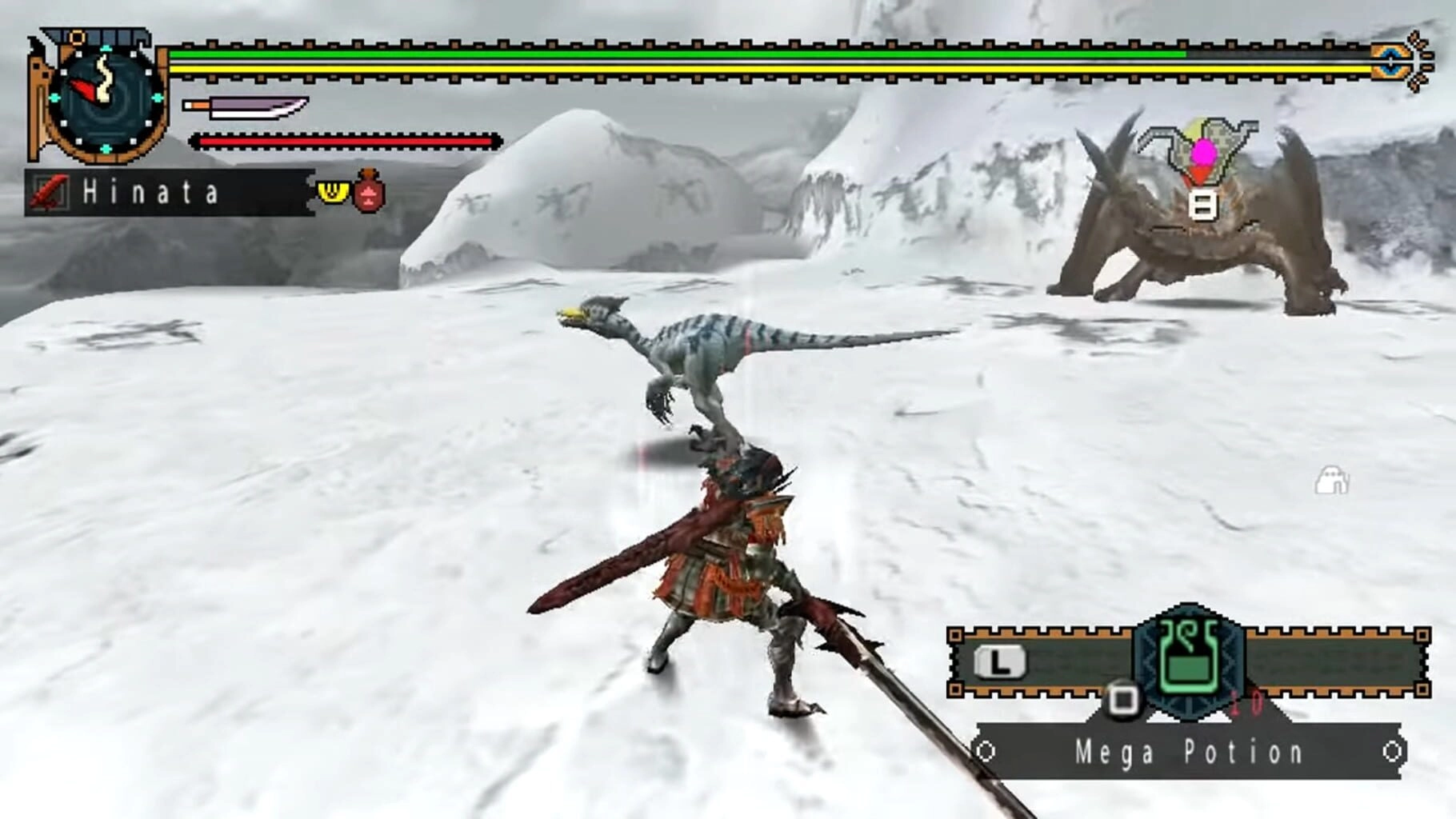Click the yellow status icon beside Hinata

click(333, 192)
